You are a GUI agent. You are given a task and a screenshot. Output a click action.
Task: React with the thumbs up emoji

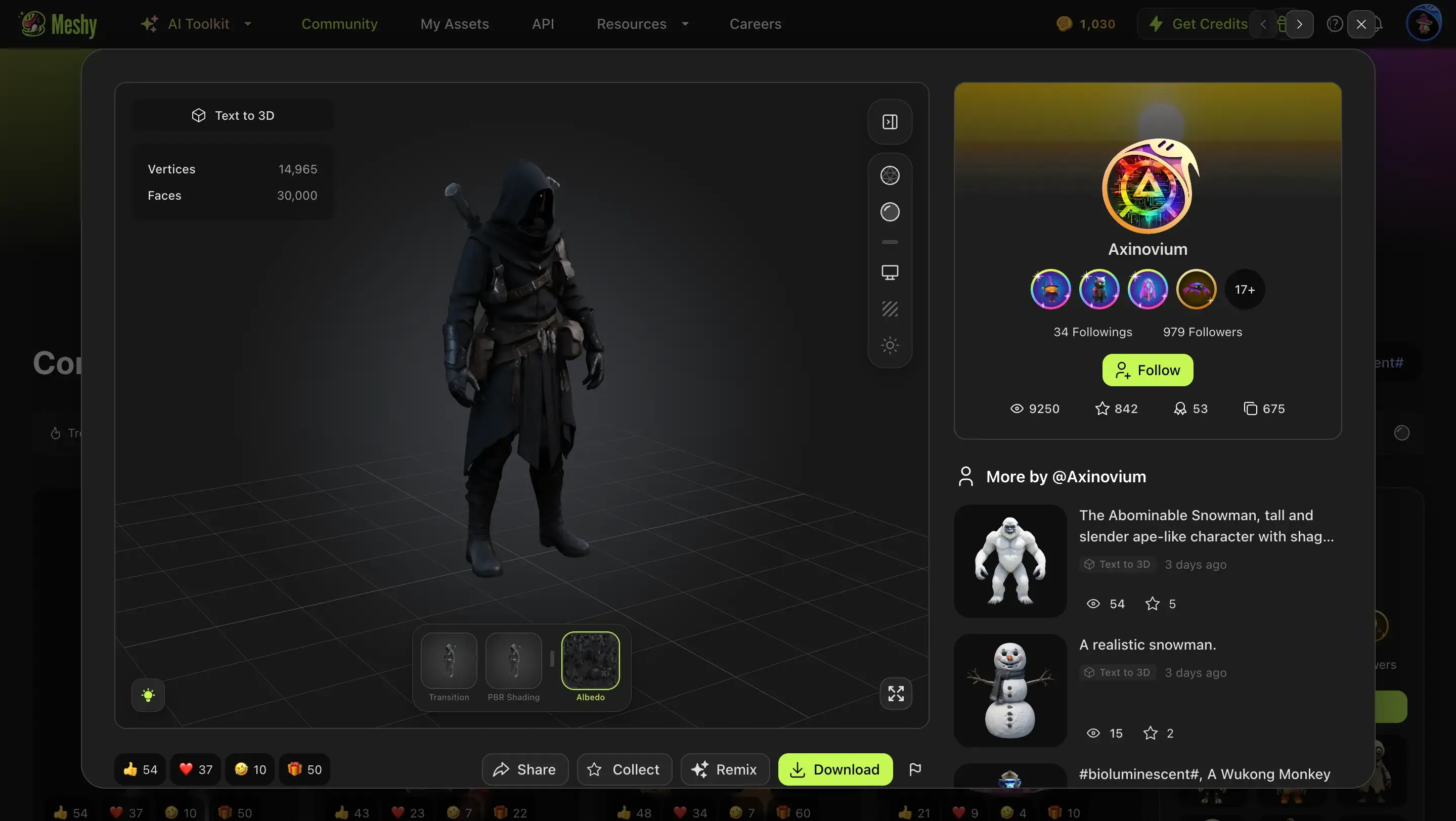139,769
